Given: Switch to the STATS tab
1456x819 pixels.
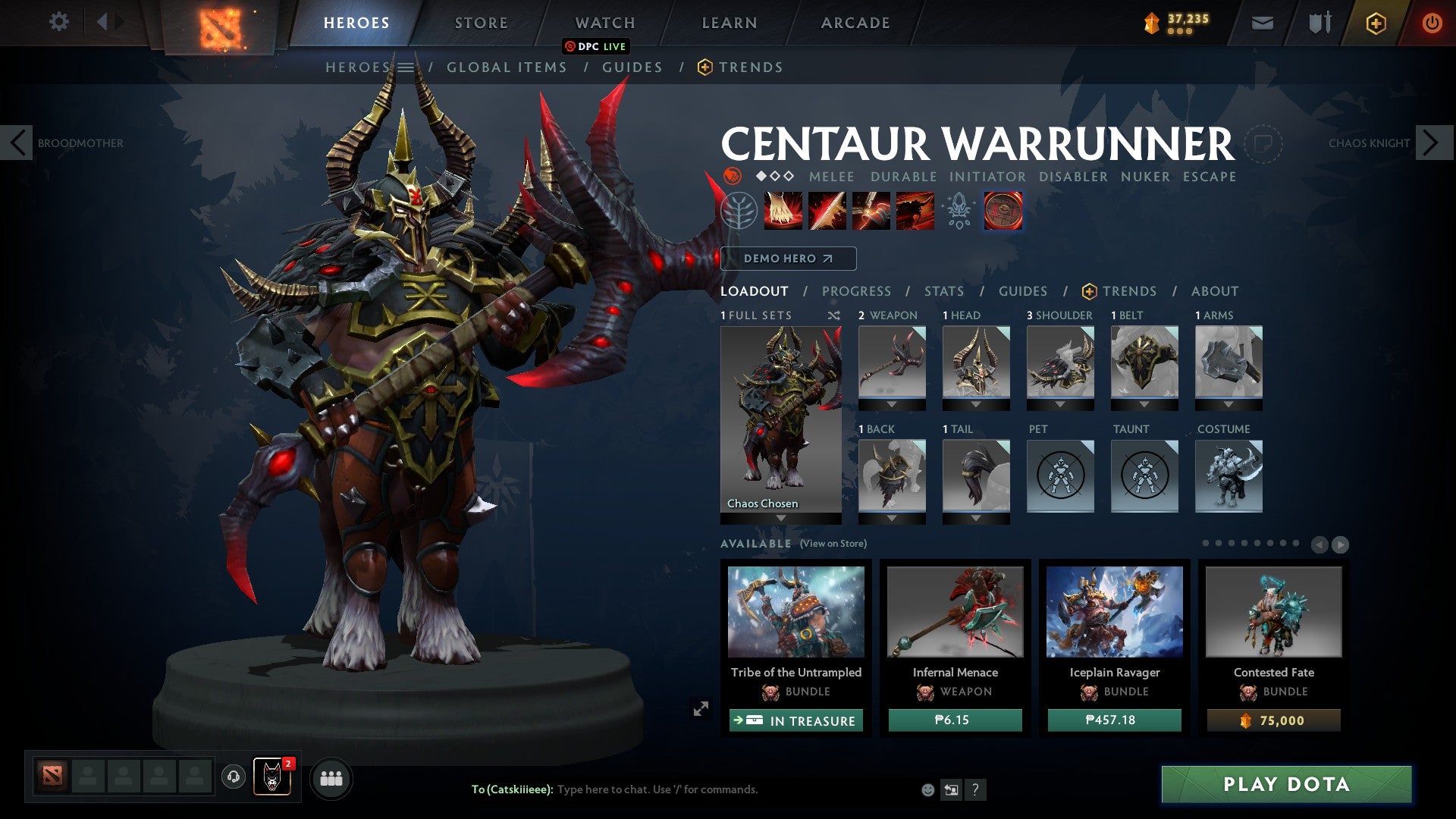Looking at the screenshot, I should pyautogui.click(x=943, y=290).
